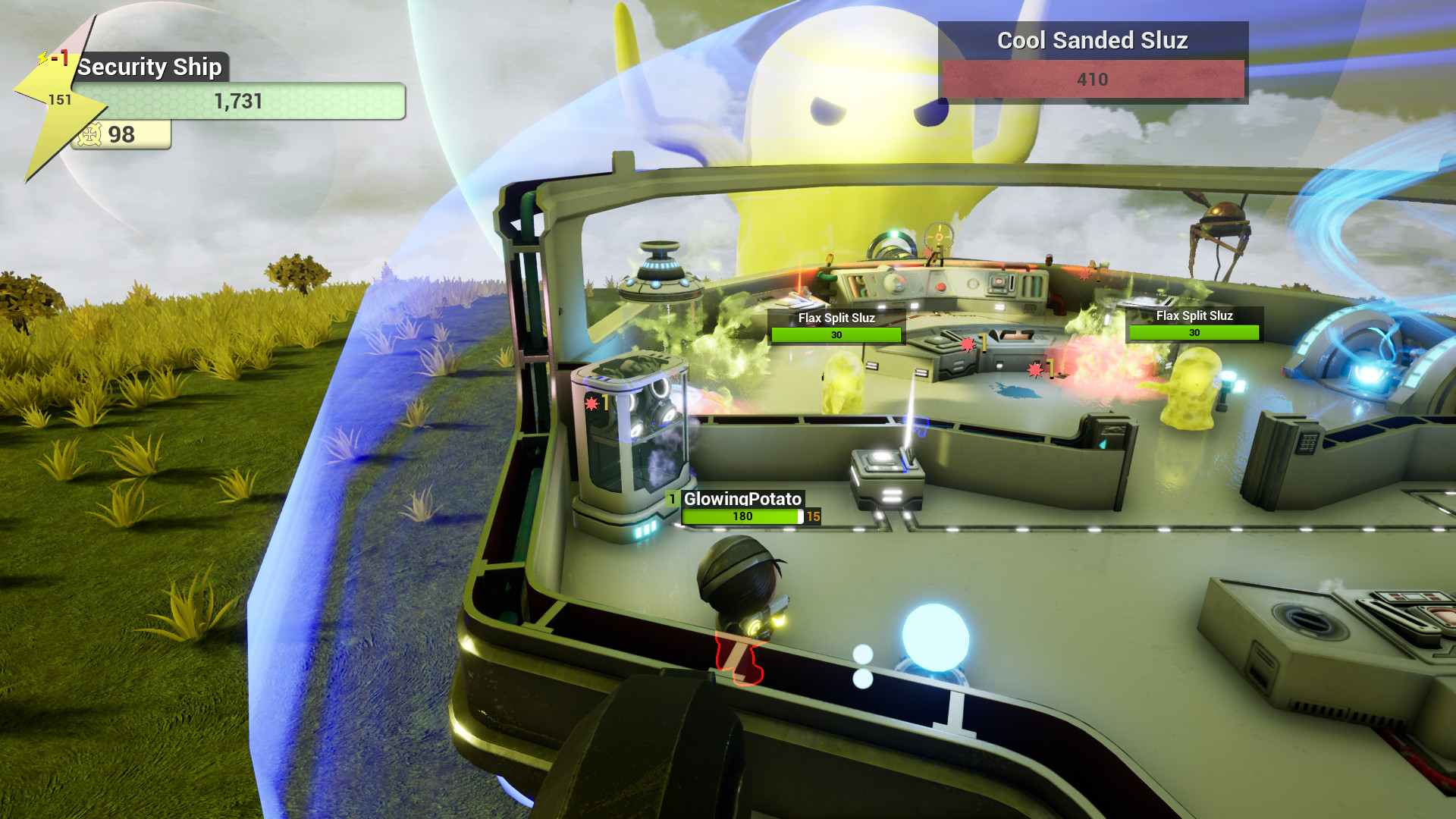This screenshot has width=1456, height=819.
Task: Click the 15 shield value beside GlowingPotato's bar
Action: click(x=813, y=516)
